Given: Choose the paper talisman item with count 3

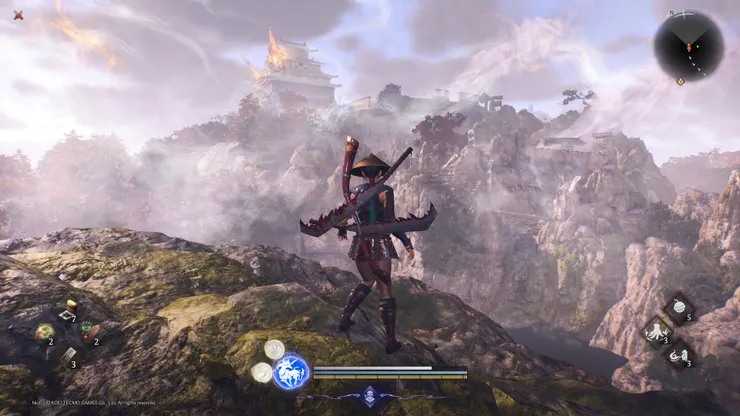Looking at the screenshot, I should click(x=67, y=355).
